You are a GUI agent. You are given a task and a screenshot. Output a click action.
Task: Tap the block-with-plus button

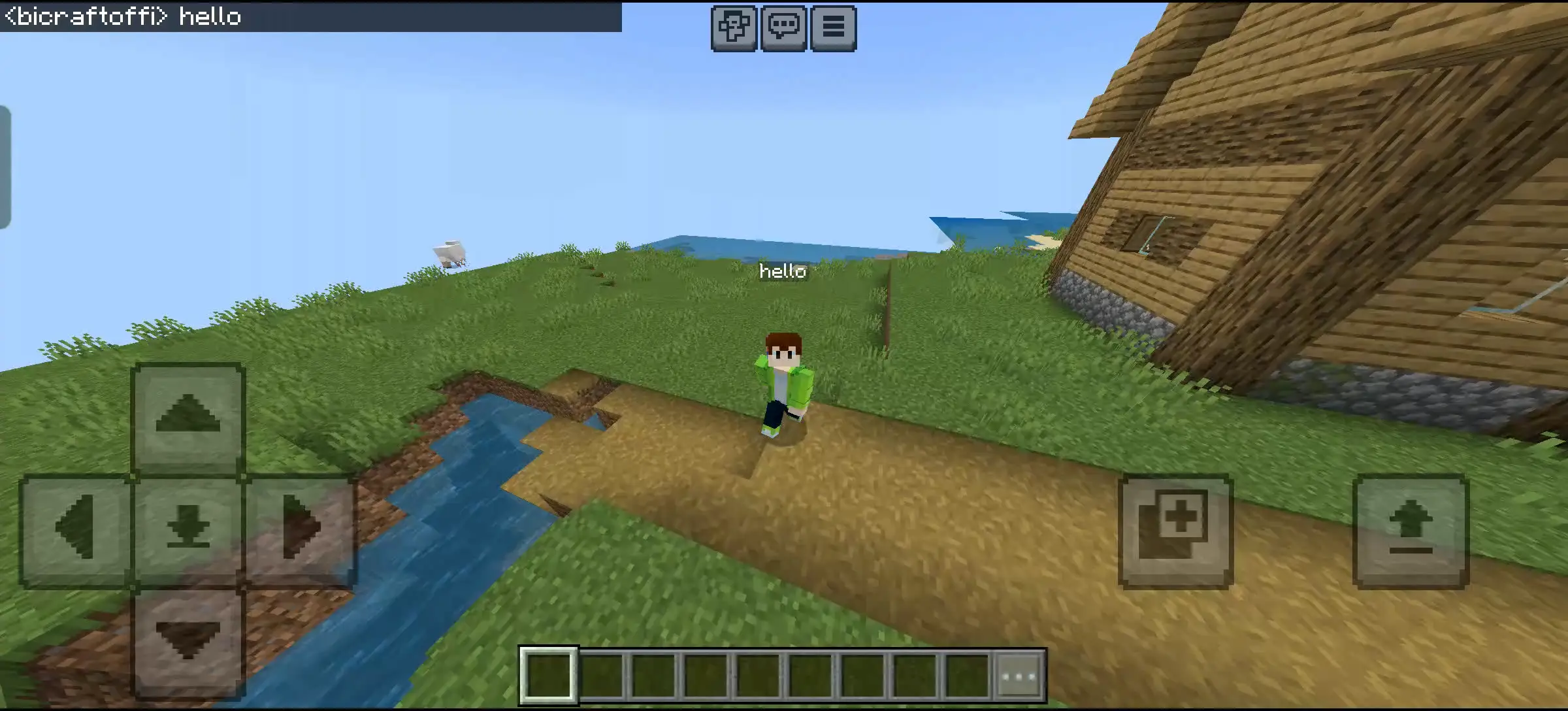coord(1175,531)
